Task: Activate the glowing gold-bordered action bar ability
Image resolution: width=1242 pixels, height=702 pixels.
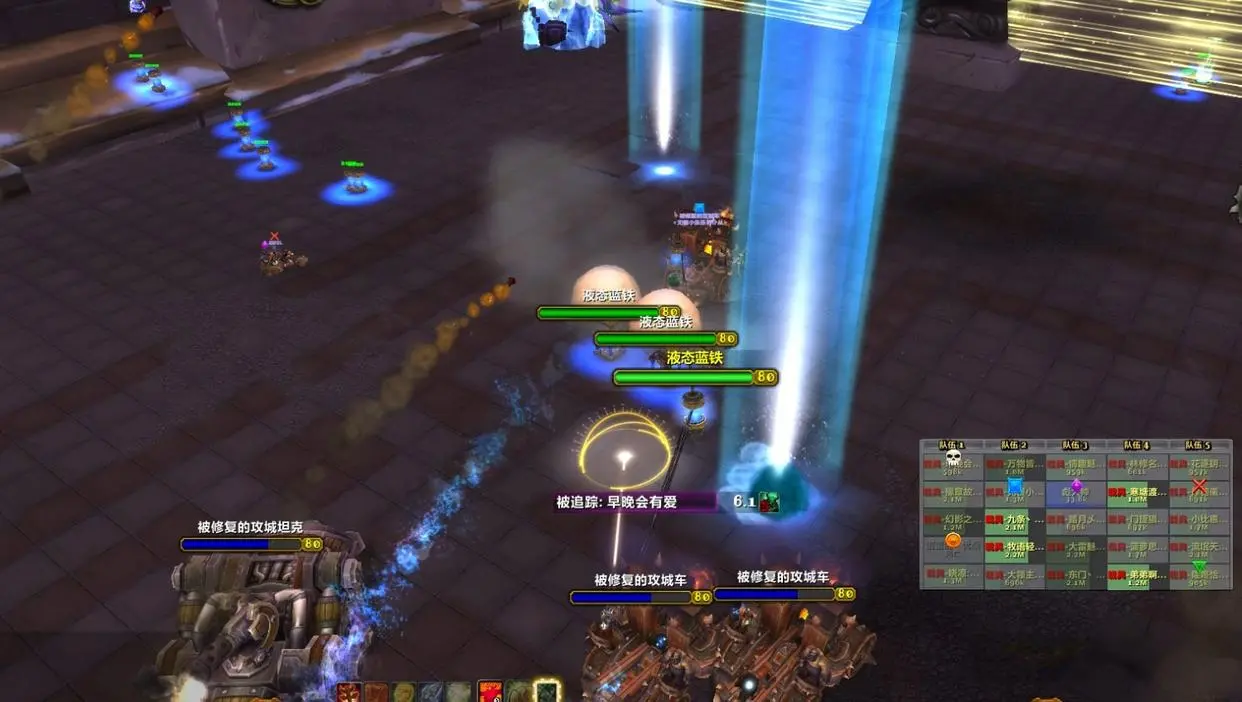Action: point(547,691)
